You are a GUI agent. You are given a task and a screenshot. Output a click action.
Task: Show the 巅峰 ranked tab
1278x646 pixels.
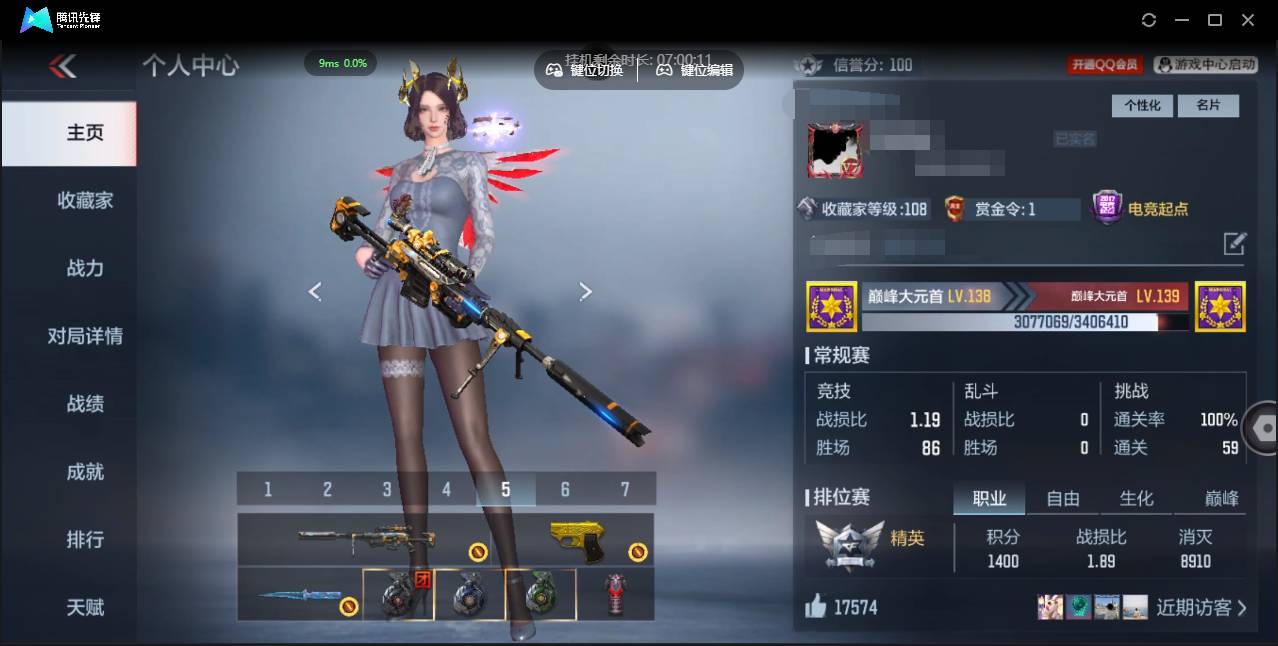pyautogui.click(x=1220, y=498)
